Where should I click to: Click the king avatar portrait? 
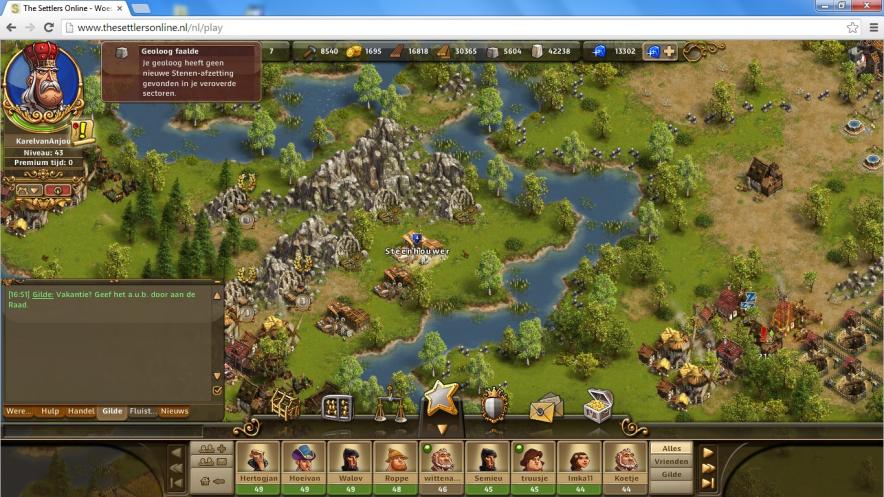point(42,84)
